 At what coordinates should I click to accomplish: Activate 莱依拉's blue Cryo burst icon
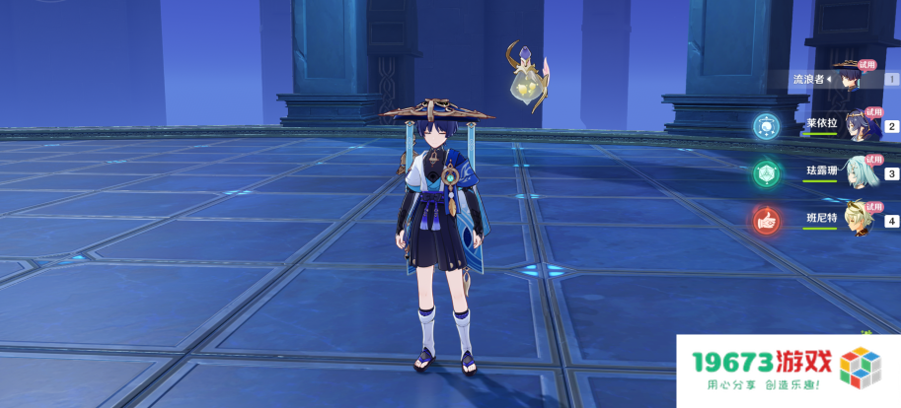point(767,126)
